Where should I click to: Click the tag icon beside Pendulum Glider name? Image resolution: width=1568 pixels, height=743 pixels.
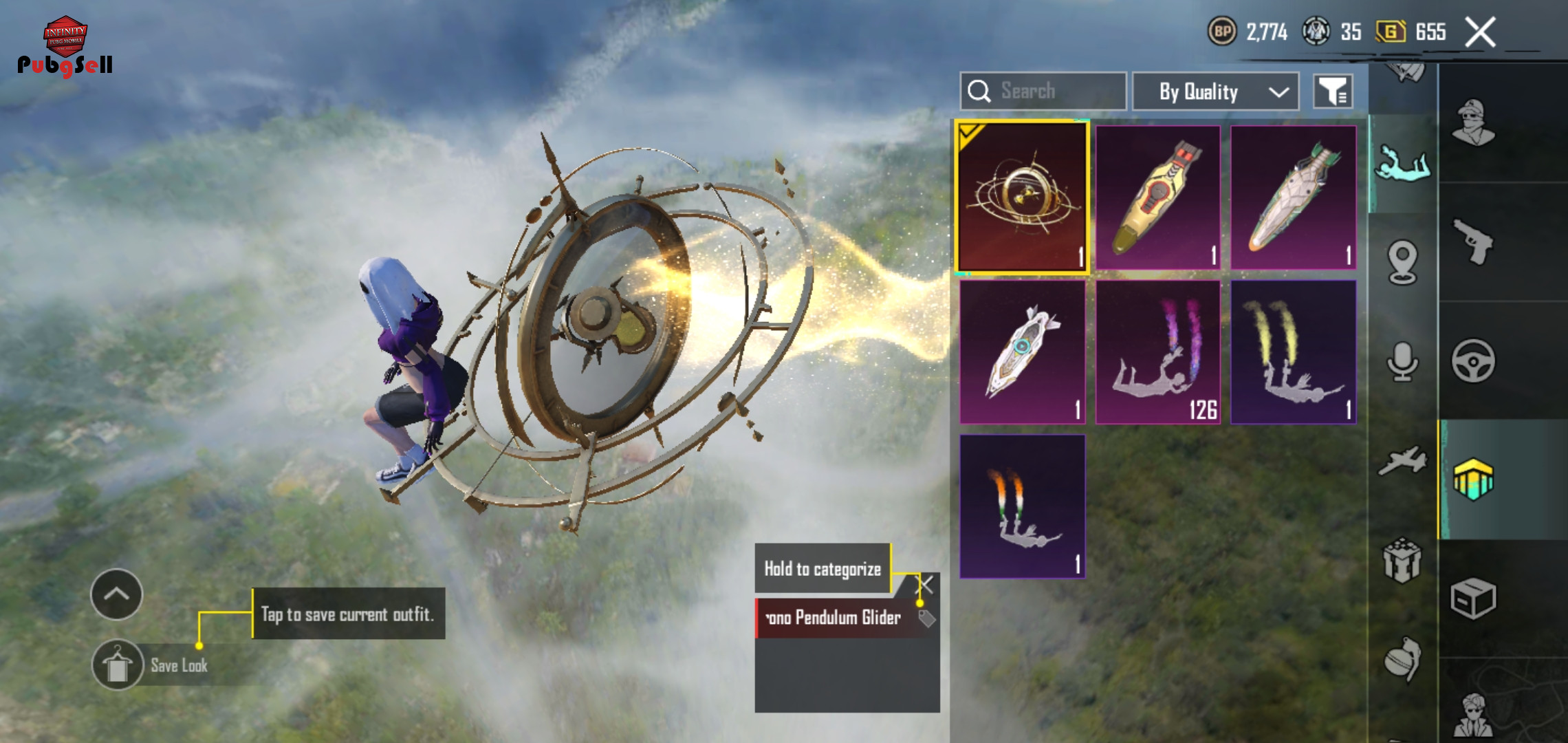click(x=926, y=618)
